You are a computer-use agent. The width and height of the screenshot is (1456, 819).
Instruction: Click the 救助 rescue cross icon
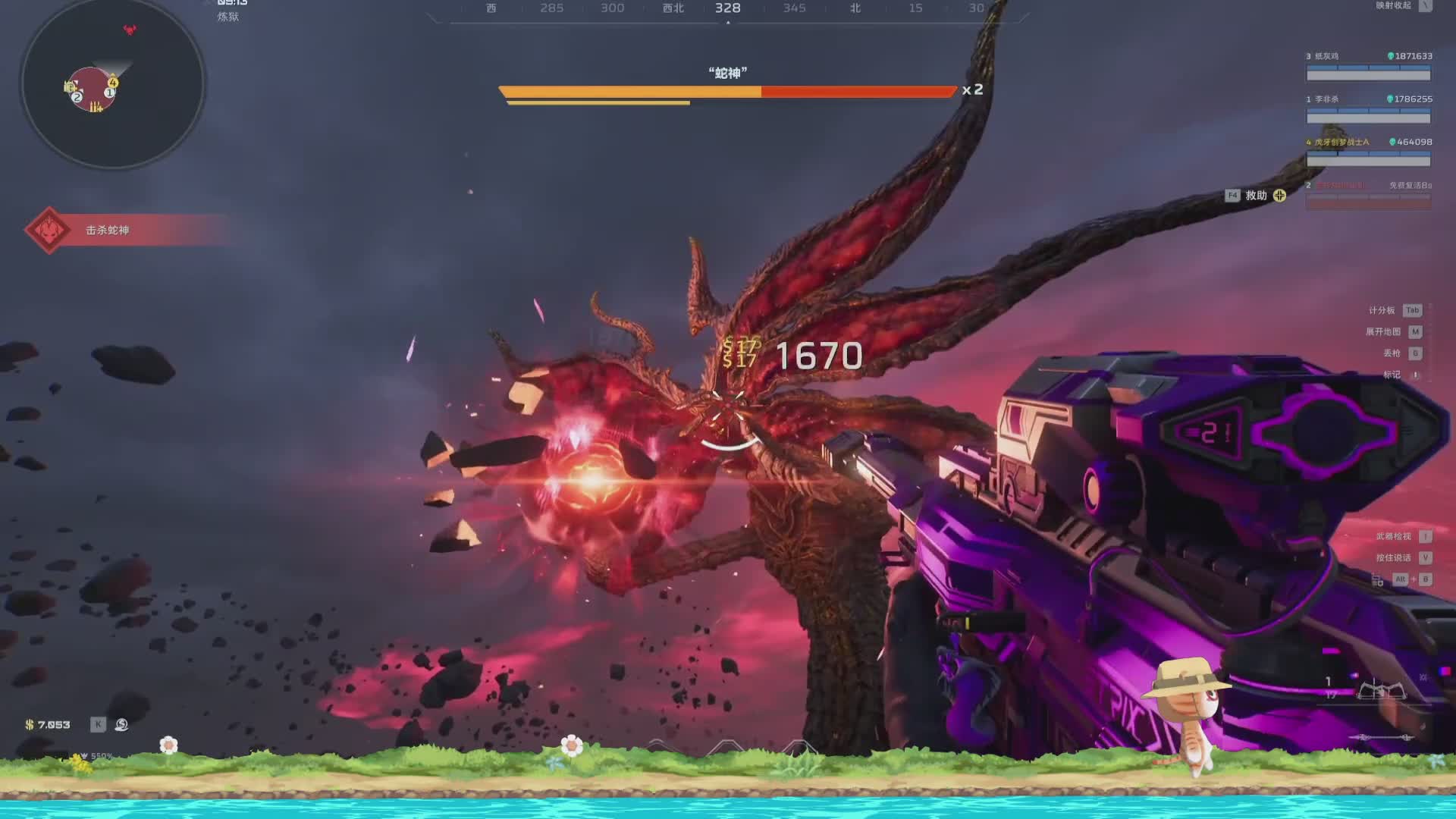tap(1280, 196)
